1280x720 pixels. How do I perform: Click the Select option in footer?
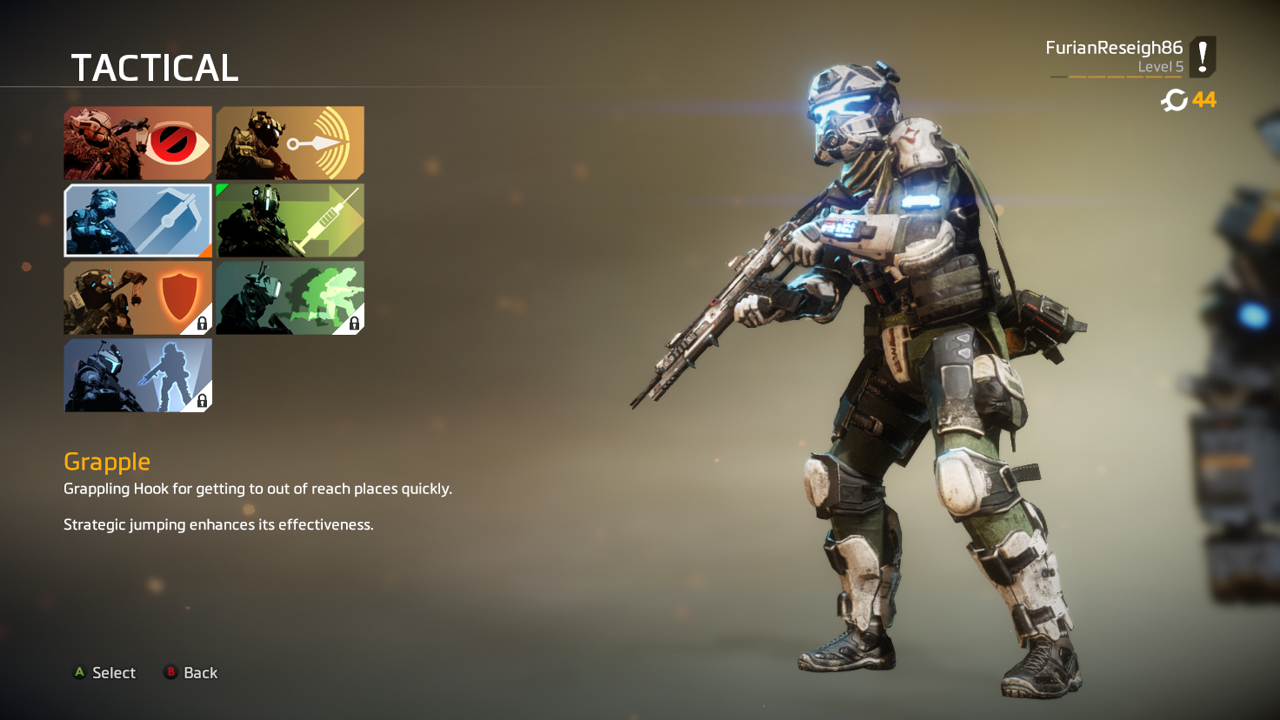104,673
